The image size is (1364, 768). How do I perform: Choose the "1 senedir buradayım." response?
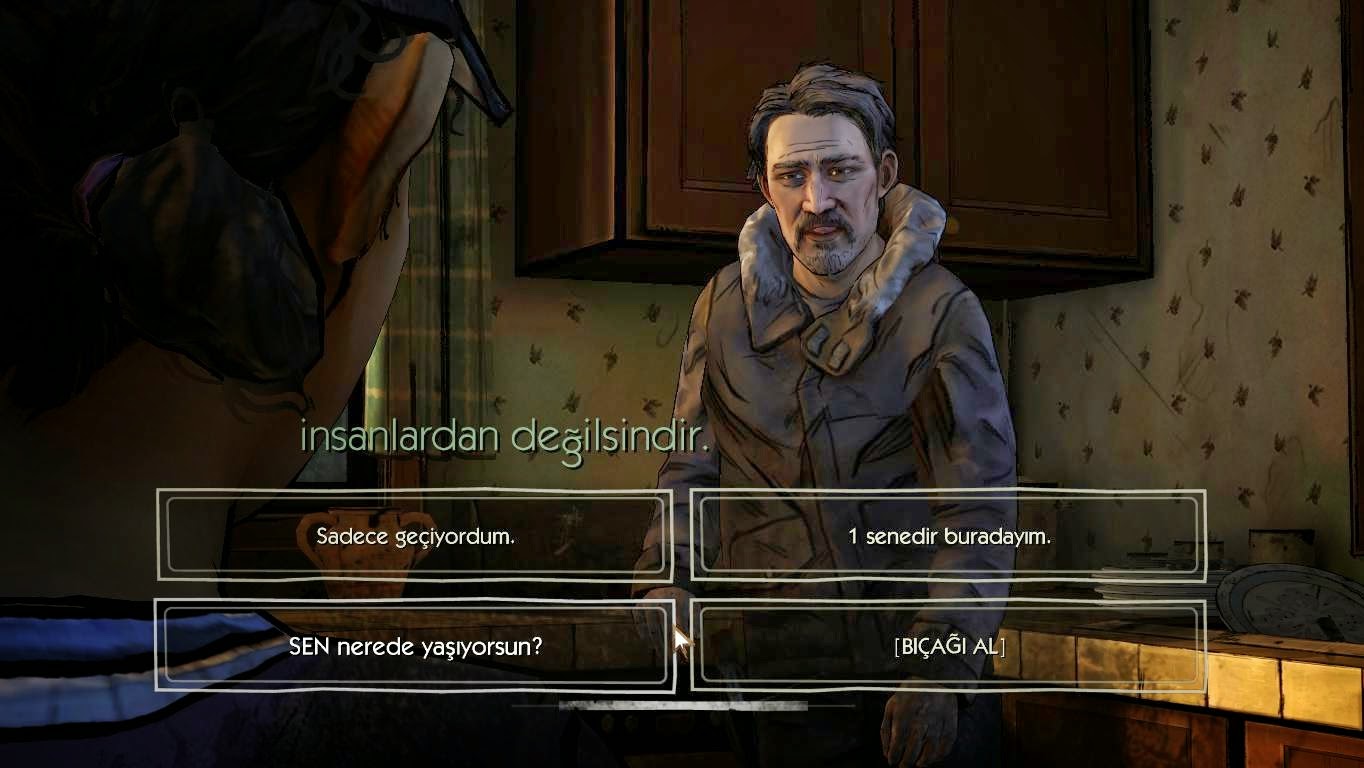click(x=946, y=535)
